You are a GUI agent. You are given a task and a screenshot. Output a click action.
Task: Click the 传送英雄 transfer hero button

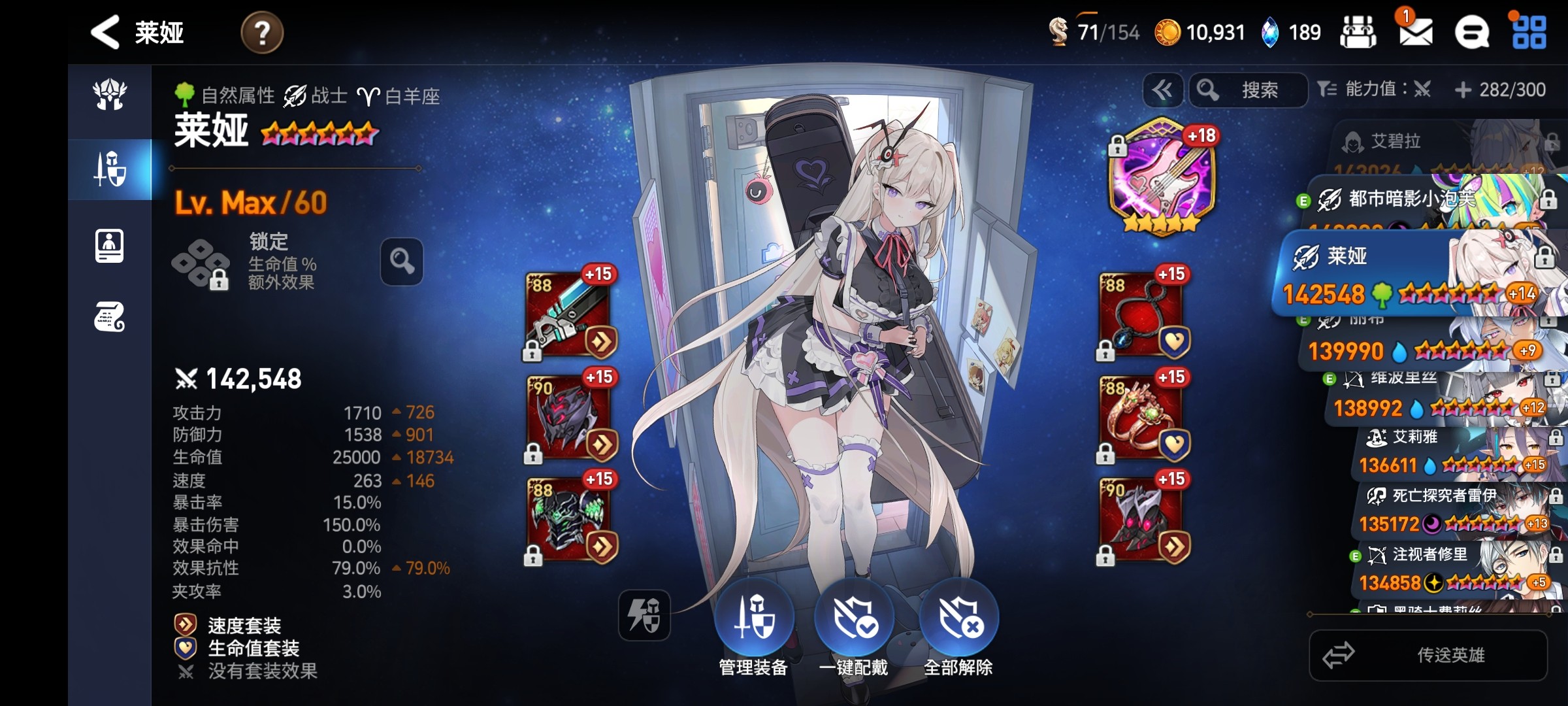coord(1428,655)
